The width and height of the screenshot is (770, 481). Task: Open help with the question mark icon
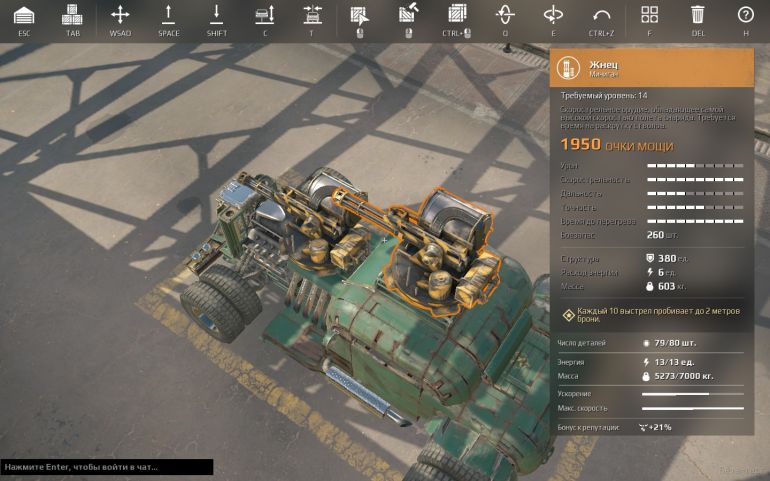coord(745,16)
